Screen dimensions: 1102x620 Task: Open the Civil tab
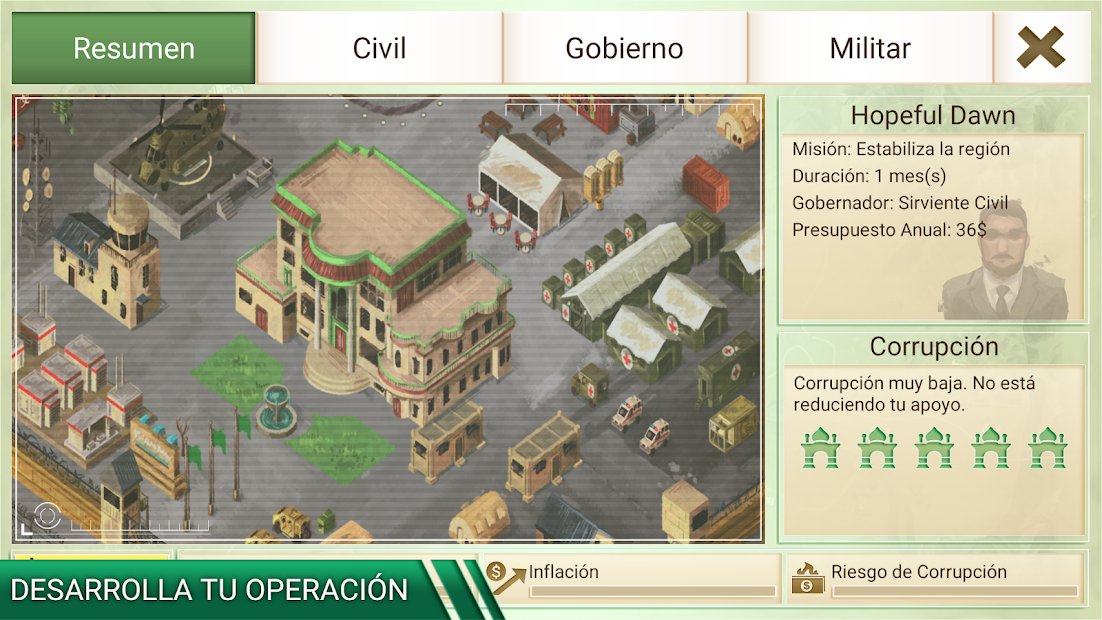coord(380,48)
